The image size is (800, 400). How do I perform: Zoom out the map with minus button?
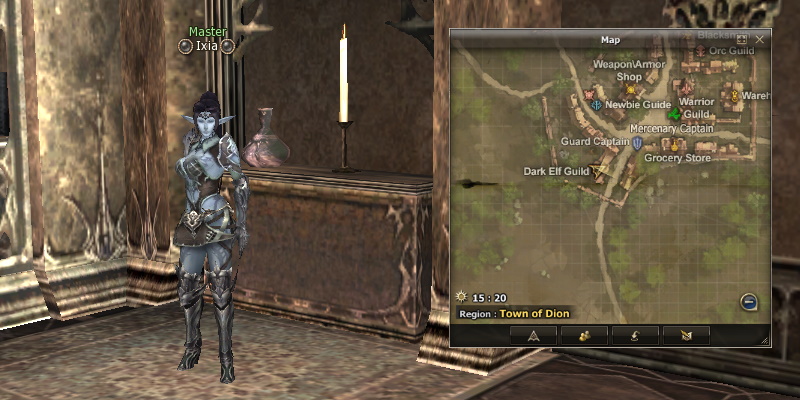tap(749, 301)
